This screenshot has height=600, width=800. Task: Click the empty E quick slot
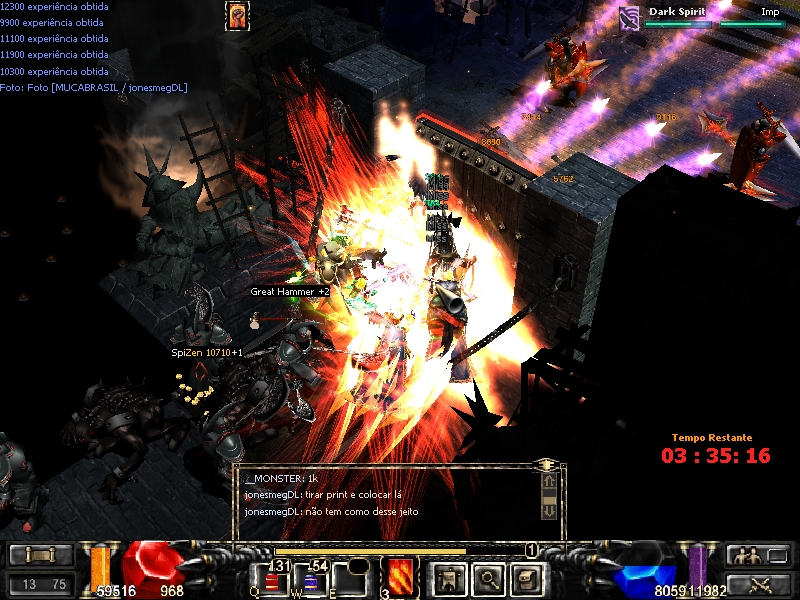[x=352, y=580]
